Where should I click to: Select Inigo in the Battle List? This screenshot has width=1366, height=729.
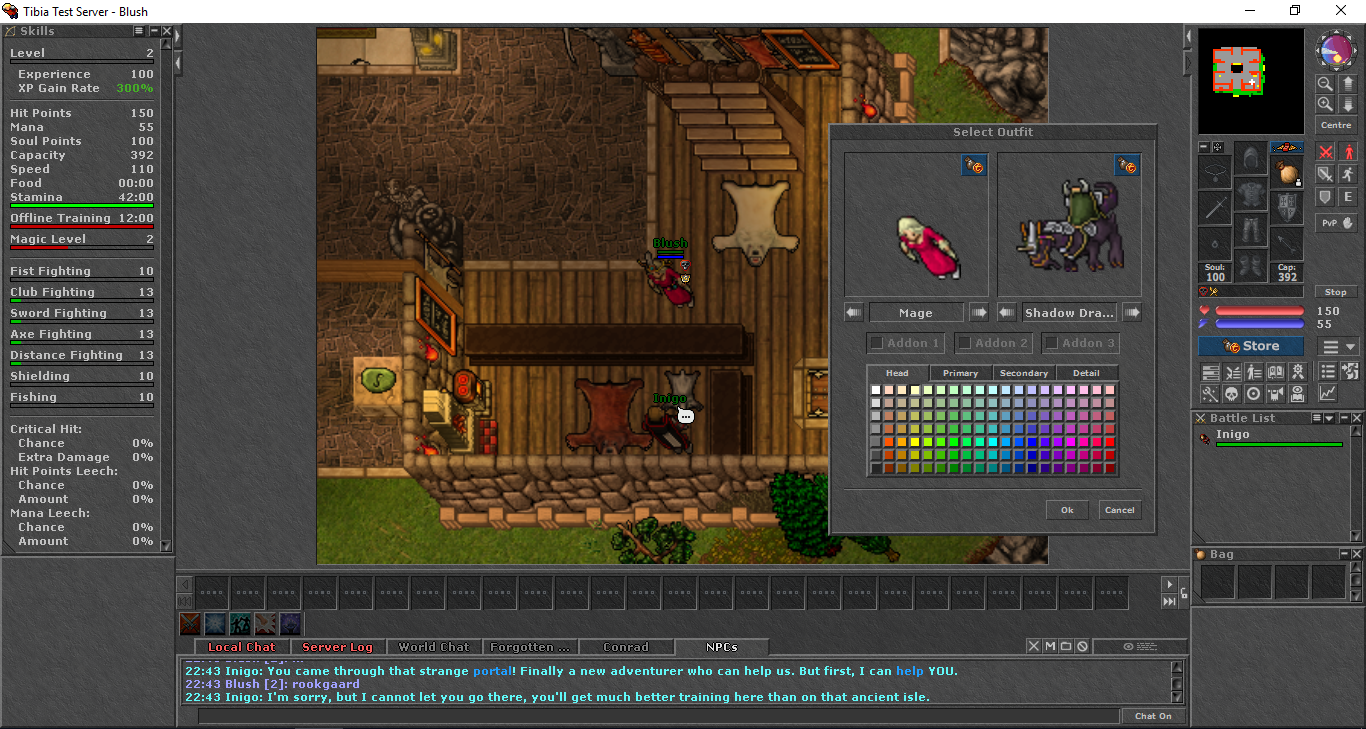tap(1233, 435)
